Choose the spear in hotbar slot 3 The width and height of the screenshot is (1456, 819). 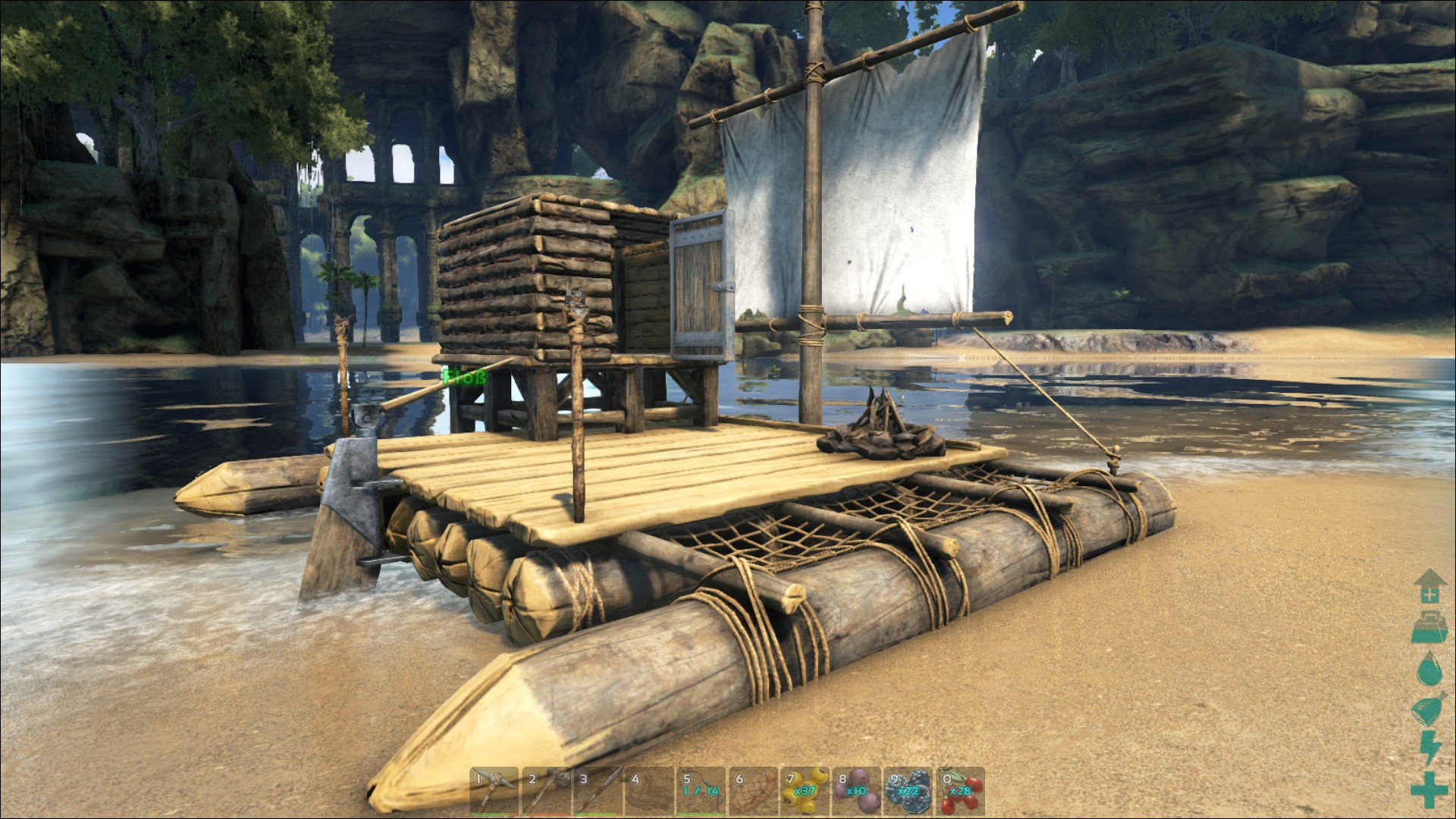pyautogui.click(x=598, y=791)
